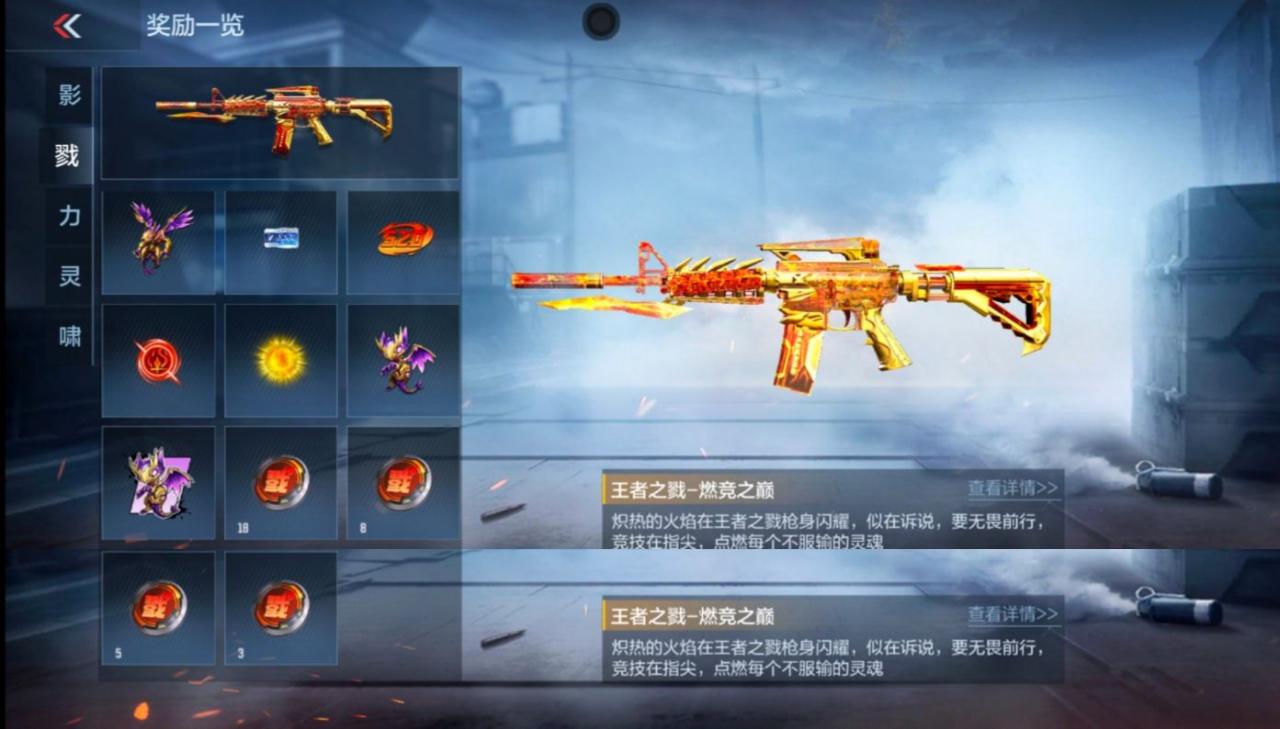
Task: Switch to the 影 tab
Action: [66, 95]
